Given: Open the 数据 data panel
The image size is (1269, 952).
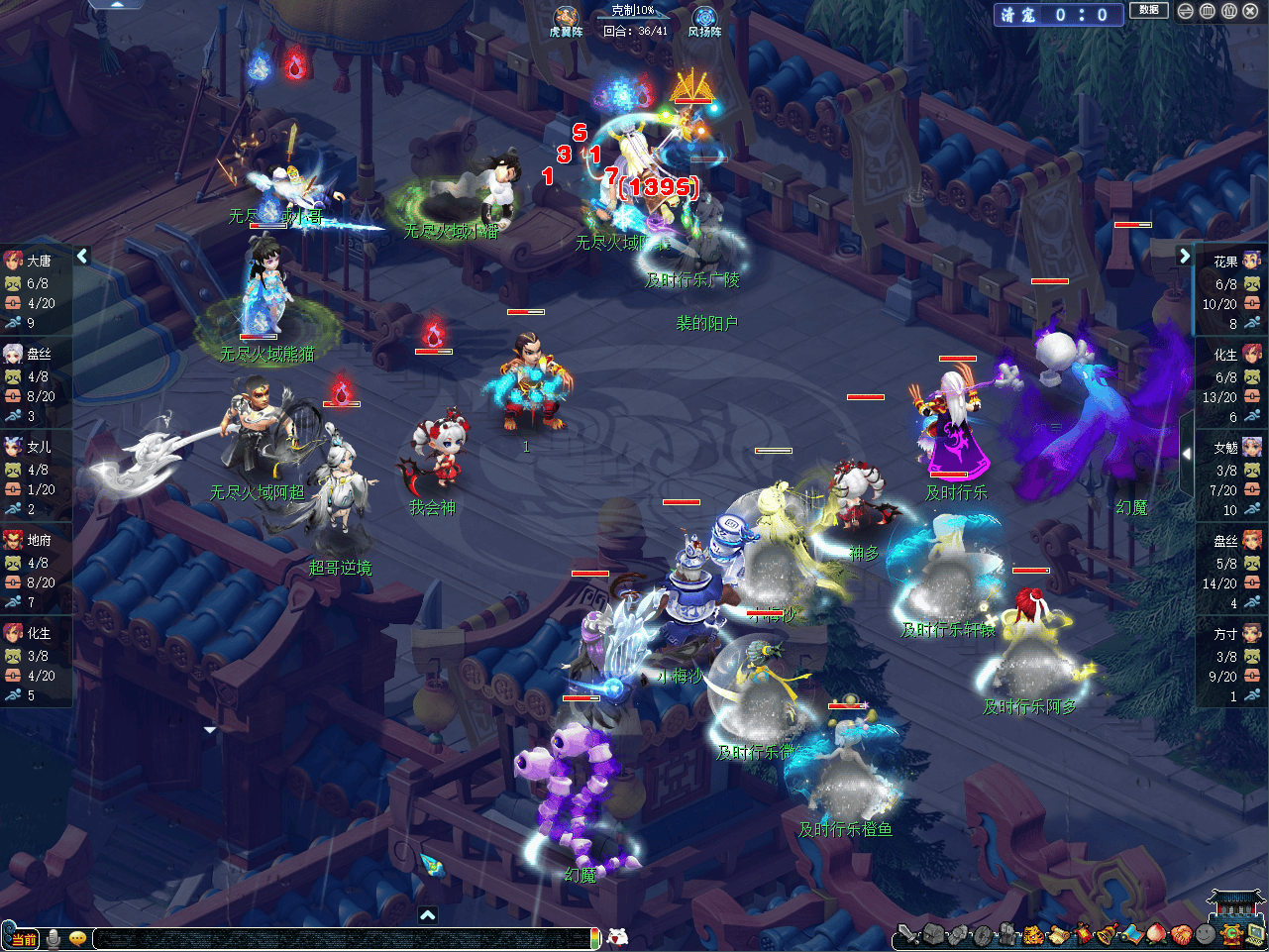Looking at the screenshot, I should pyautogui.click(x=1148, y=11).
